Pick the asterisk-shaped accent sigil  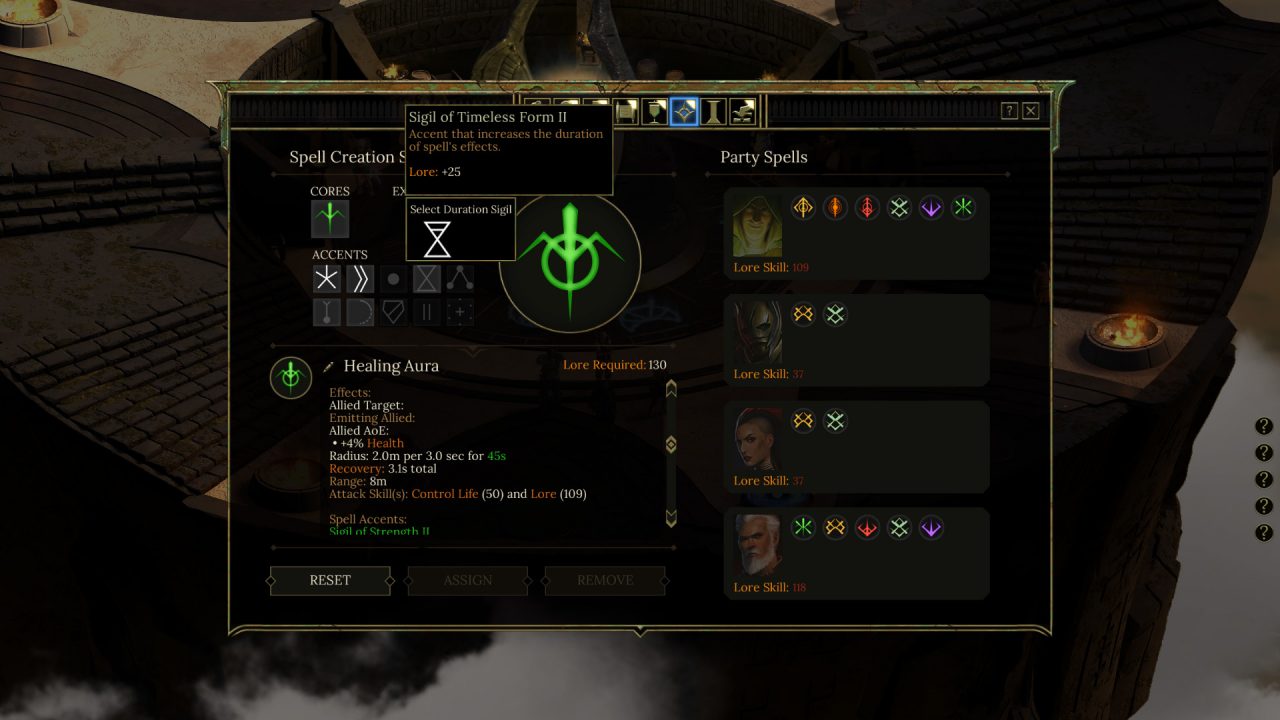coord(327,279)
